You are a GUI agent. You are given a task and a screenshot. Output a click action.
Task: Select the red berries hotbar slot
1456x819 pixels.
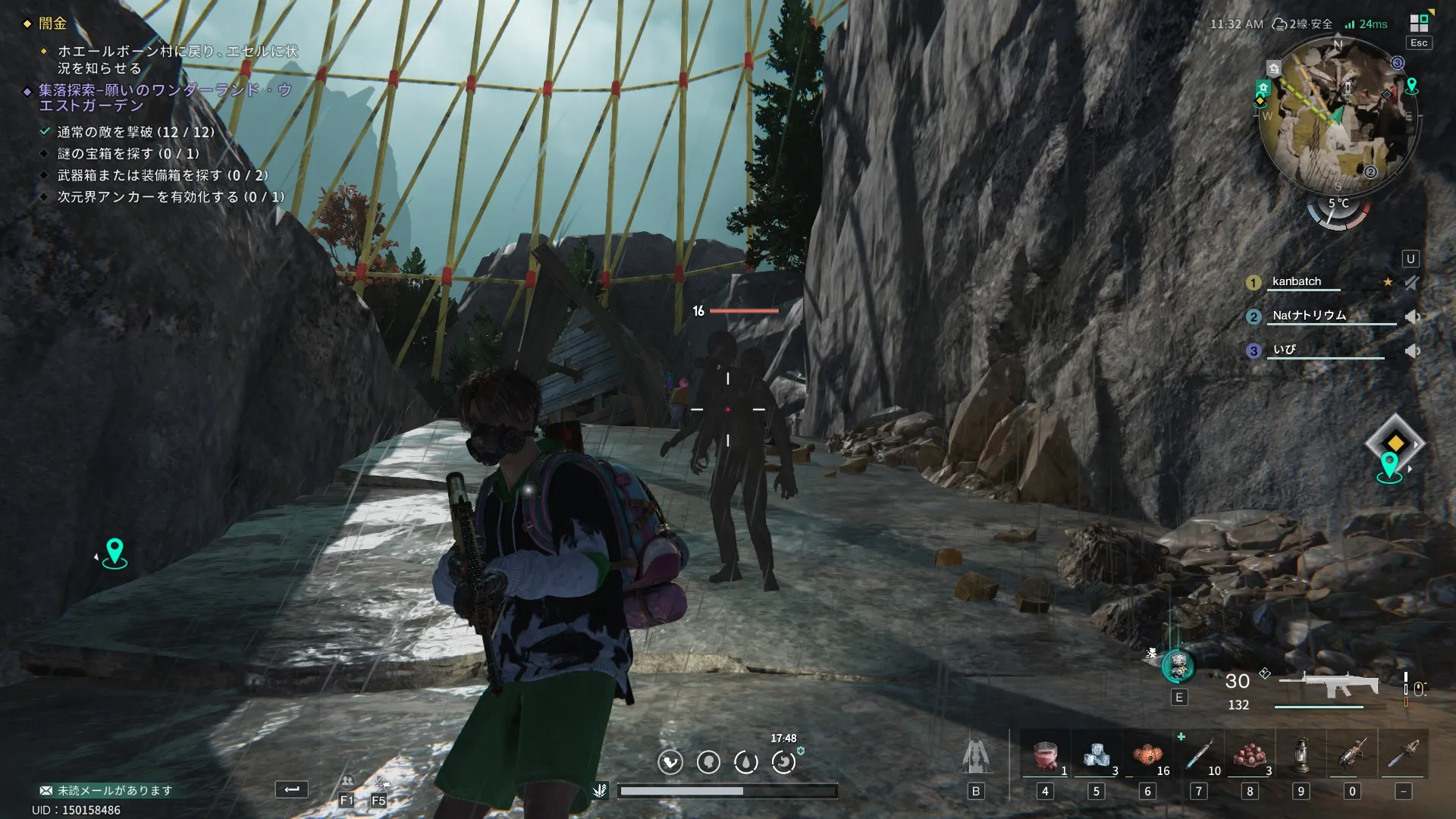(1249, 756)
